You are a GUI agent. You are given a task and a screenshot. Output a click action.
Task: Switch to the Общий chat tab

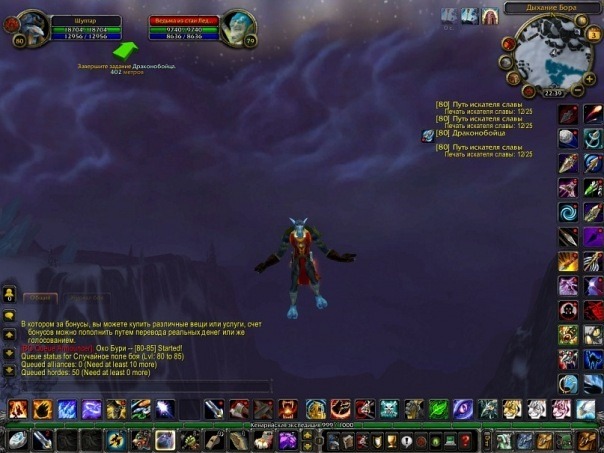(x=40, y=298)
